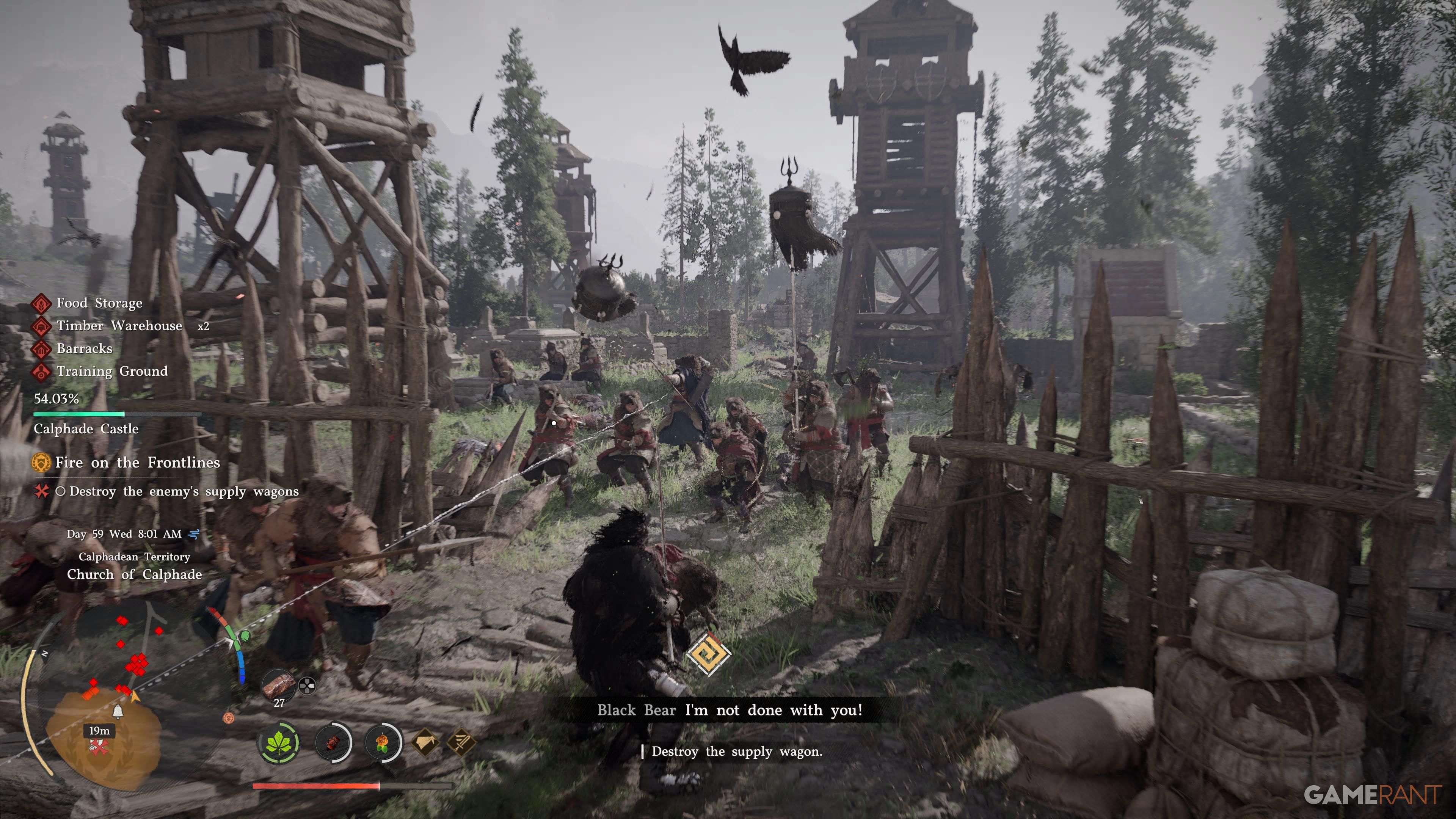Select the red grenade item slot
Image resolution: width=1456 pixels, height=819 pixels.
[333, 742]
